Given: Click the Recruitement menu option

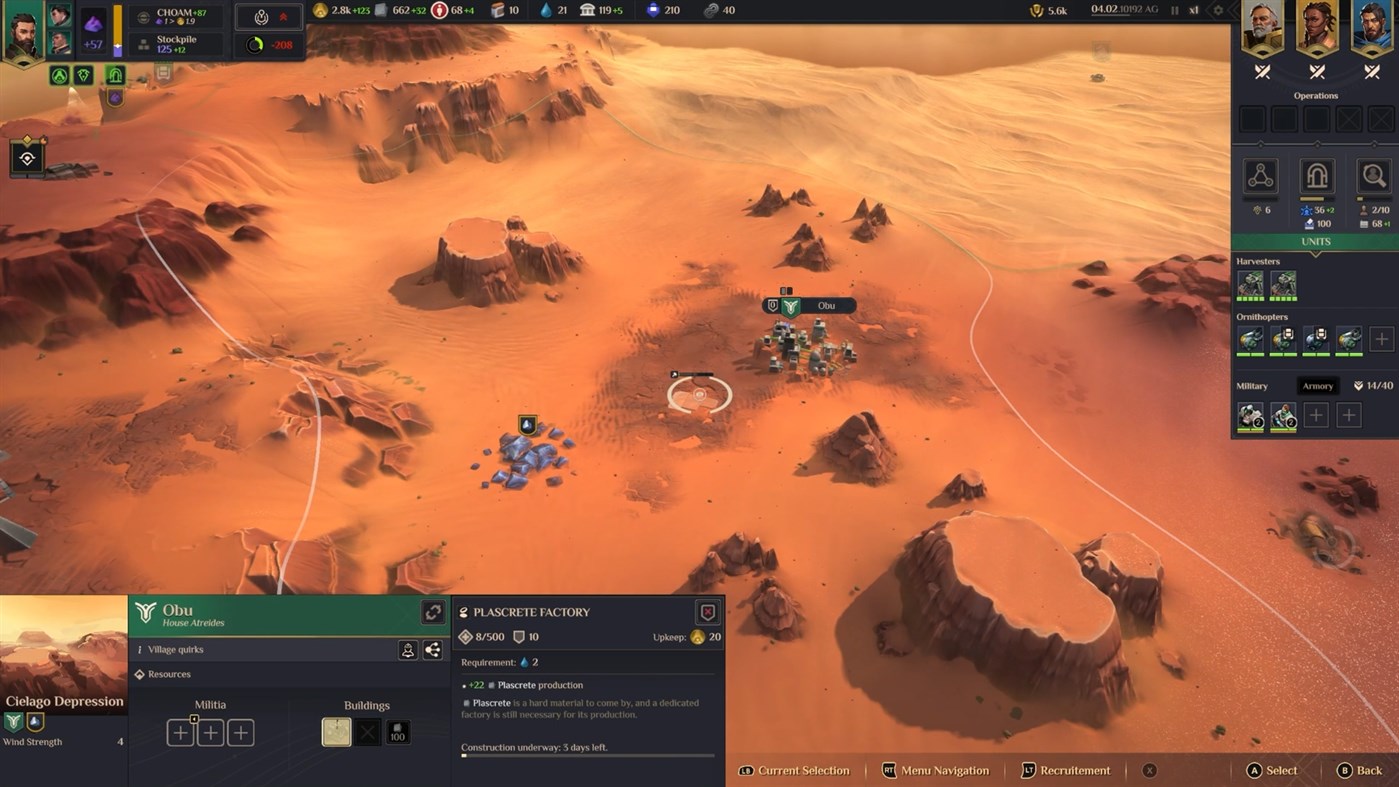Looking at the screenshot, I should (1065, 770).
